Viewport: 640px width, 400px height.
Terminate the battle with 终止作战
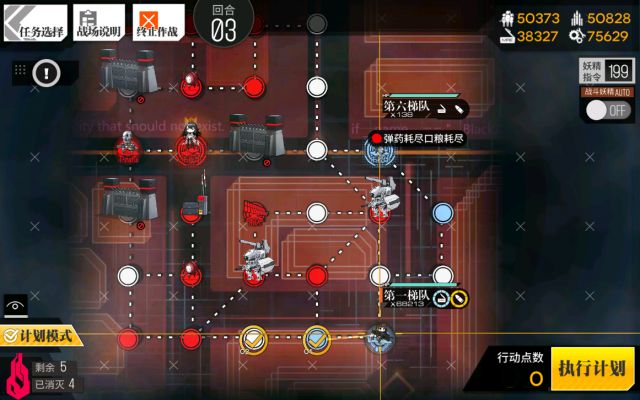(x=159, y=21)
